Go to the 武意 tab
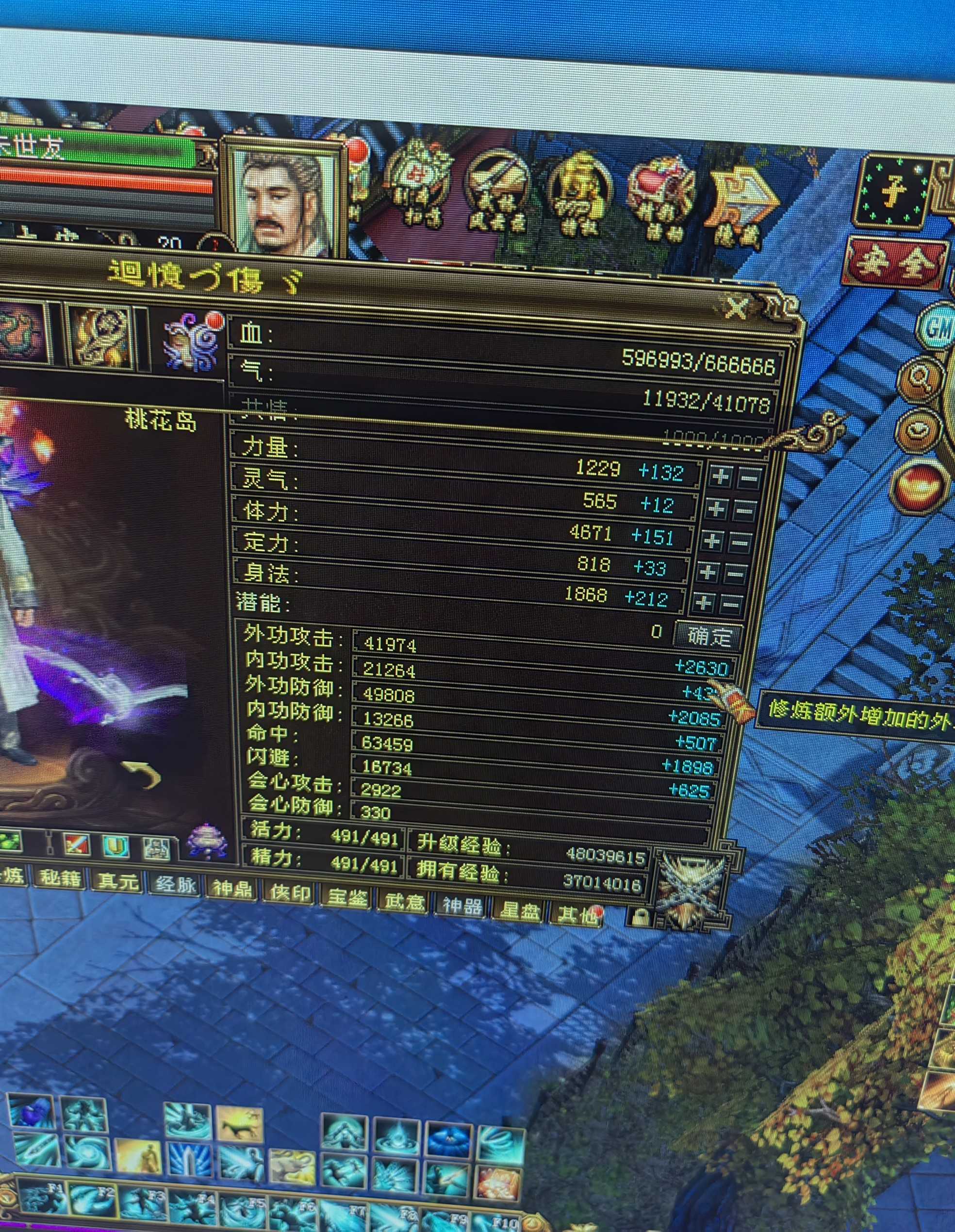 [x=404, y=900]
